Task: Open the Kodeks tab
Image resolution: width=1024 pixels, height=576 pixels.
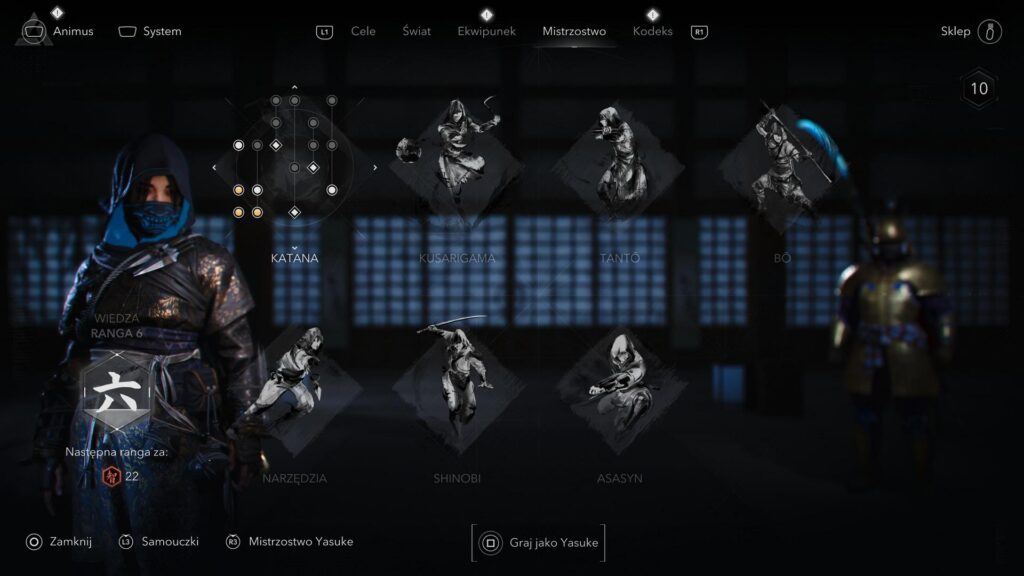Action: [652, 31]
